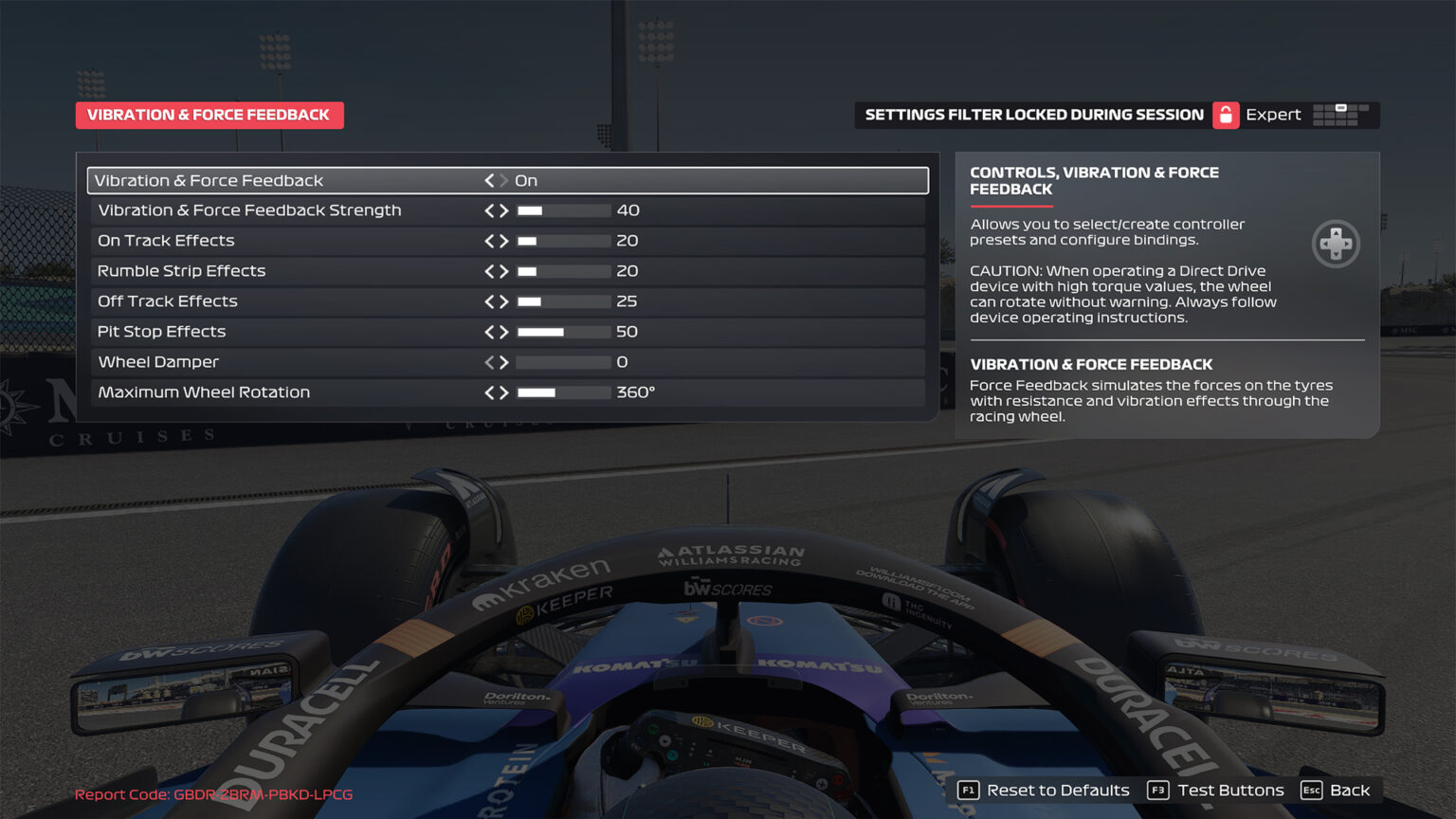
Task: Click the Expert filter label
Action: (1274, 115)
